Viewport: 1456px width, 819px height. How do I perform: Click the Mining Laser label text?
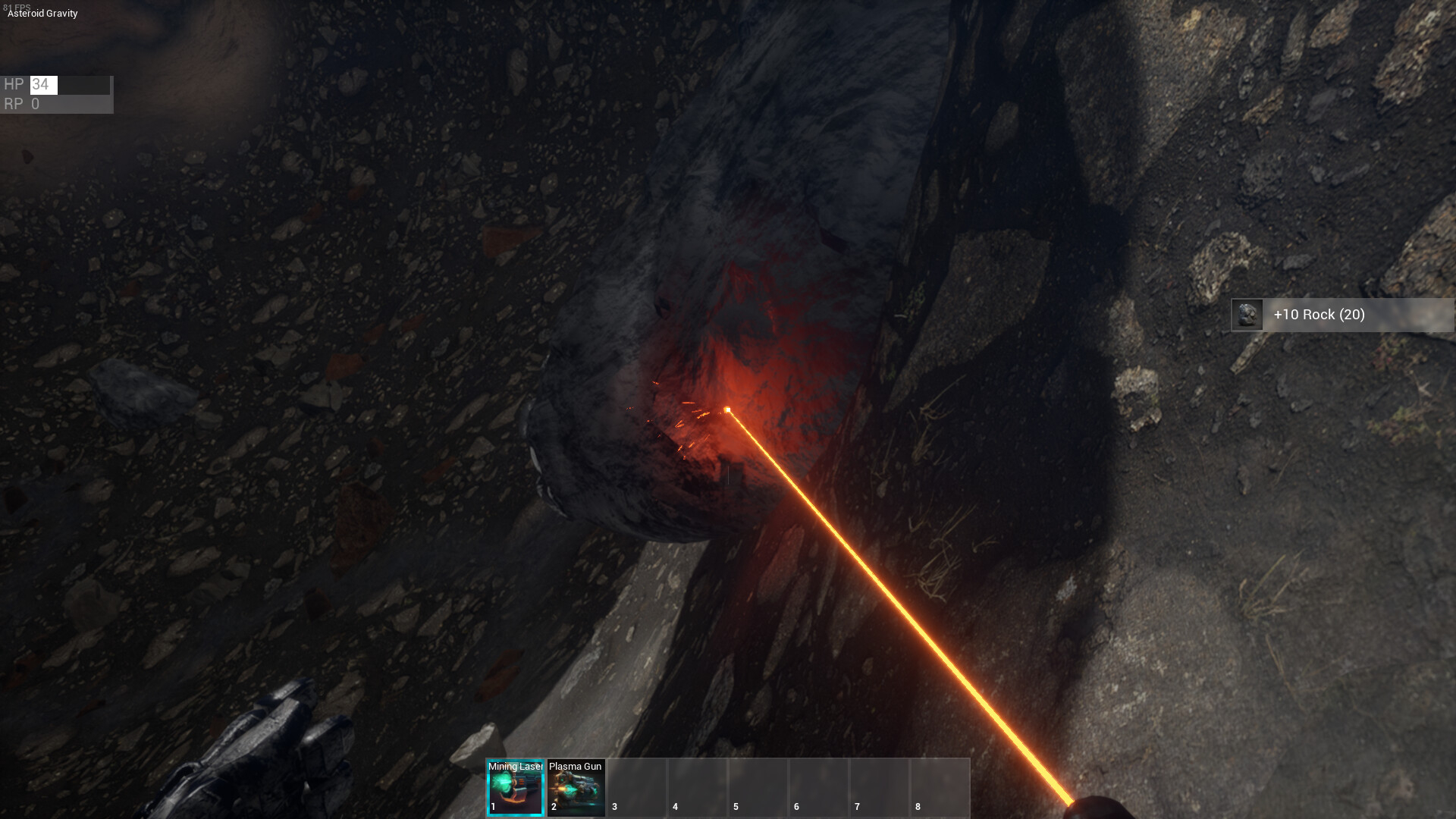tap(516, 767)
